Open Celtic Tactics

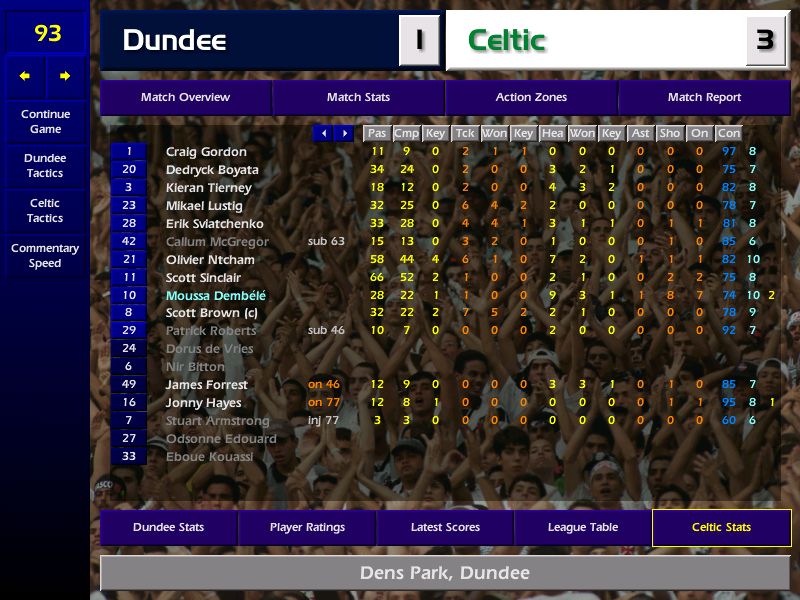(45, 210)
